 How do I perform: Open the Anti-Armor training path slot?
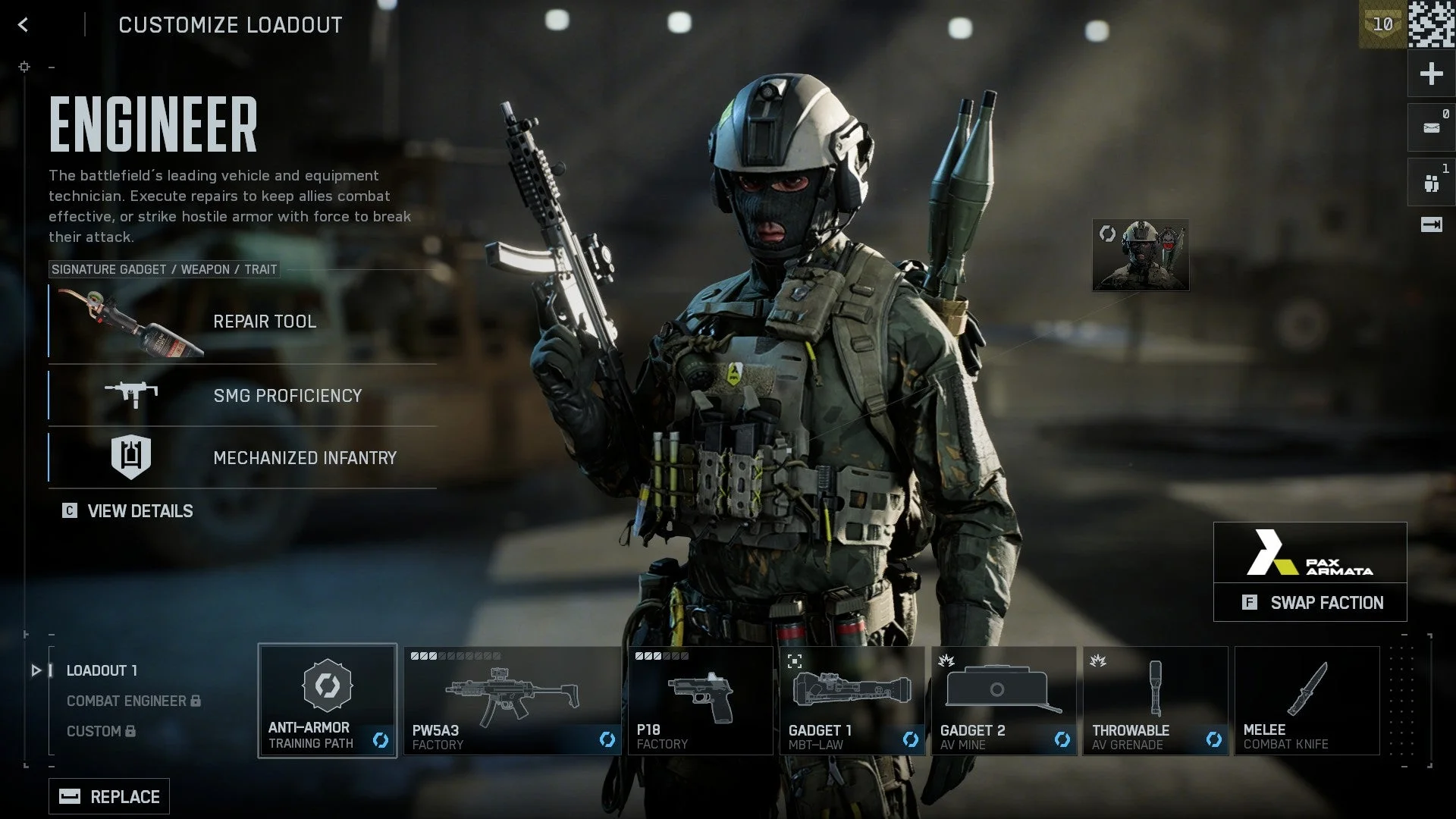click(x=327, y=700)
